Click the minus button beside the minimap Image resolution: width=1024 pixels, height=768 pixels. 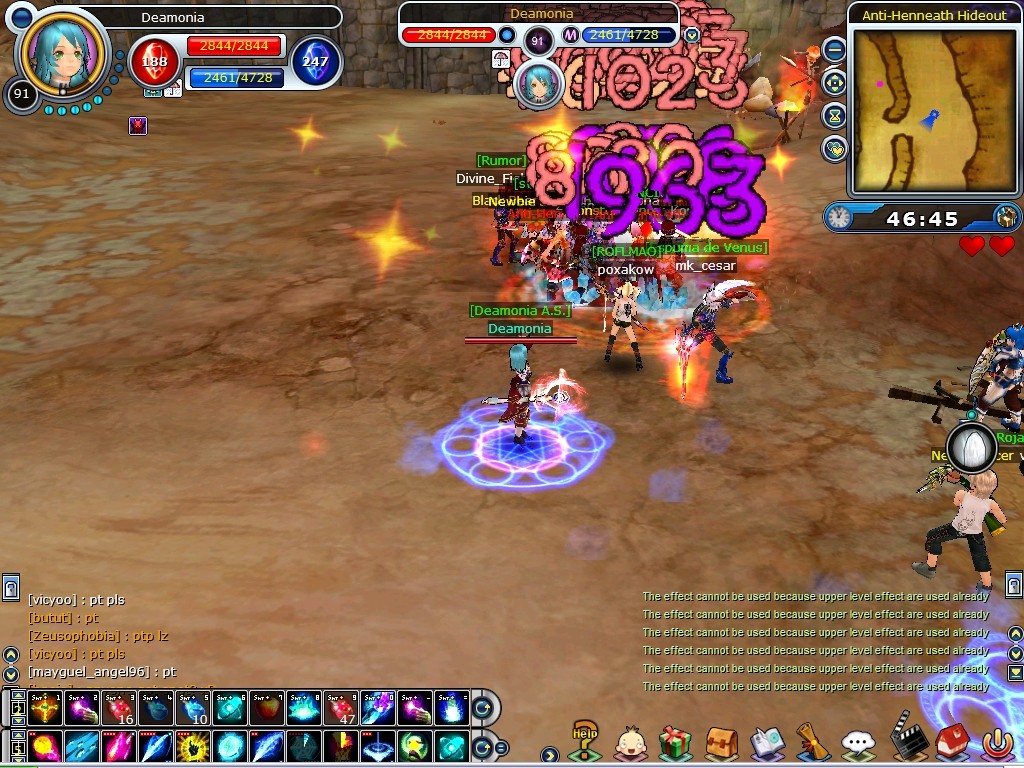pos(834,50)
